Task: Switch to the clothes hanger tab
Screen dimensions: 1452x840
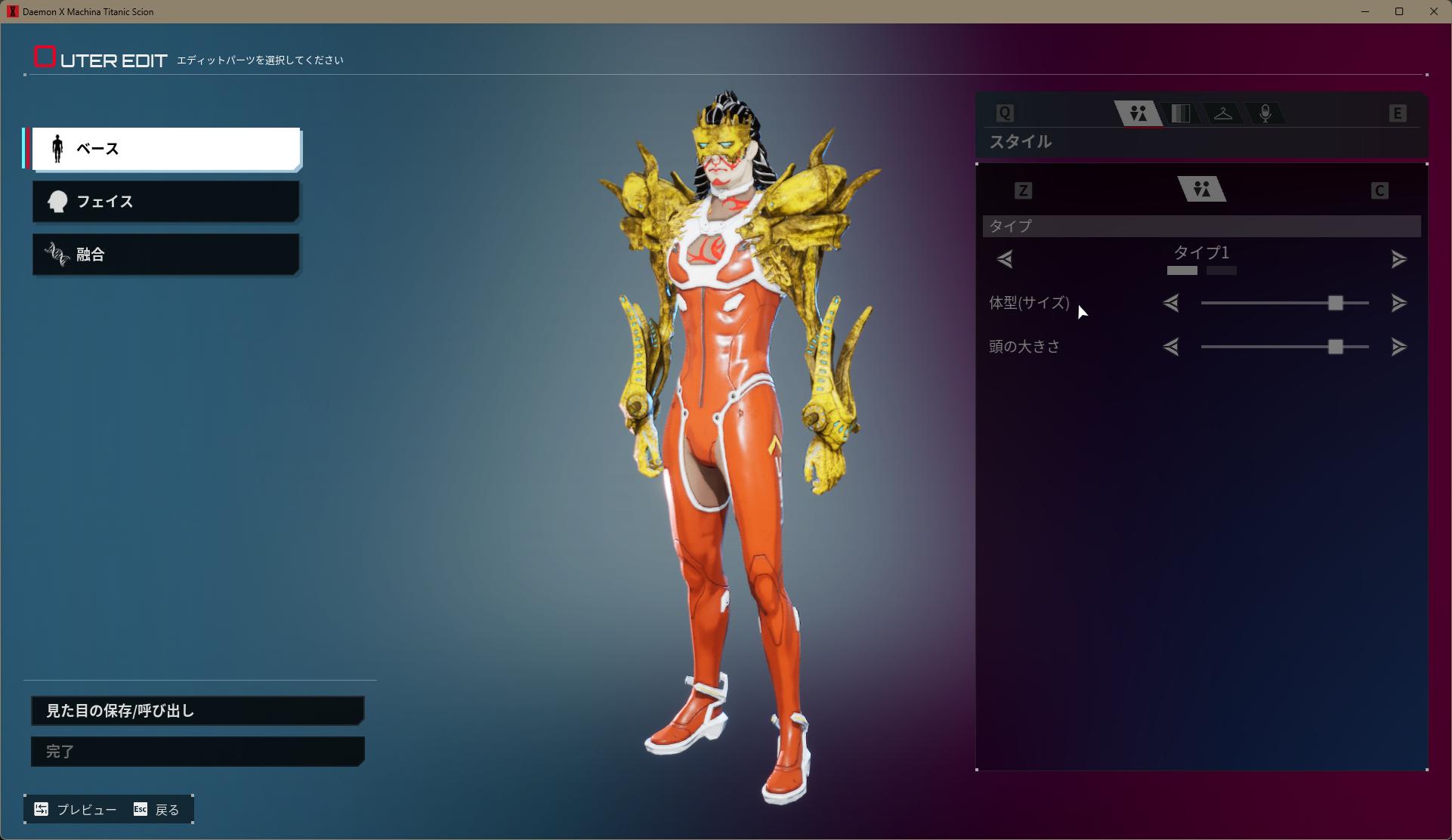Action: coord(1222,114)
